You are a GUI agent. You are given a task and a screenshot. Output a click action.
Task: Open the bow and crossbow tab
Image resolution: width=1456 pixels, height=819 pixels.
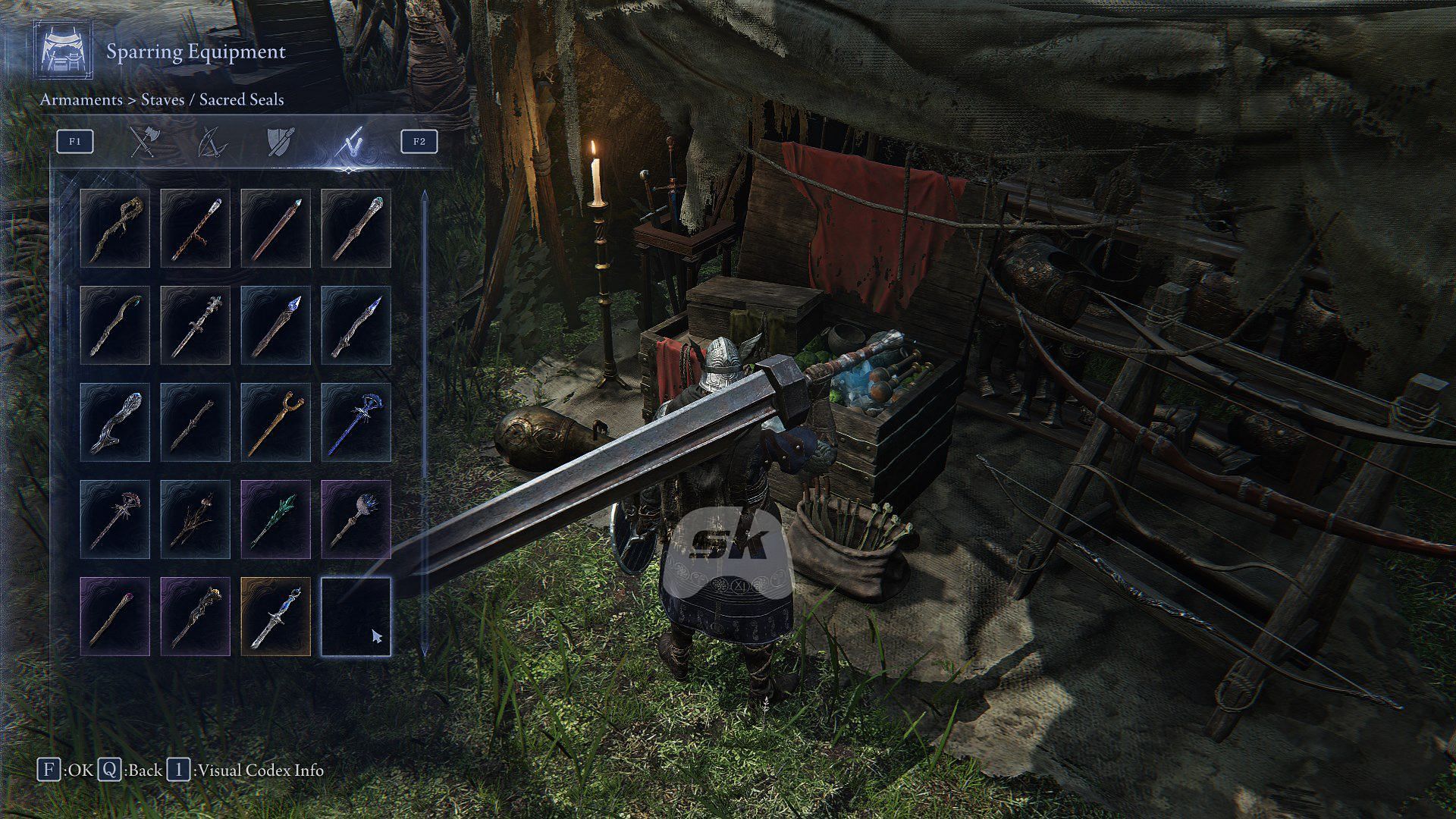(x=212, y=142)
